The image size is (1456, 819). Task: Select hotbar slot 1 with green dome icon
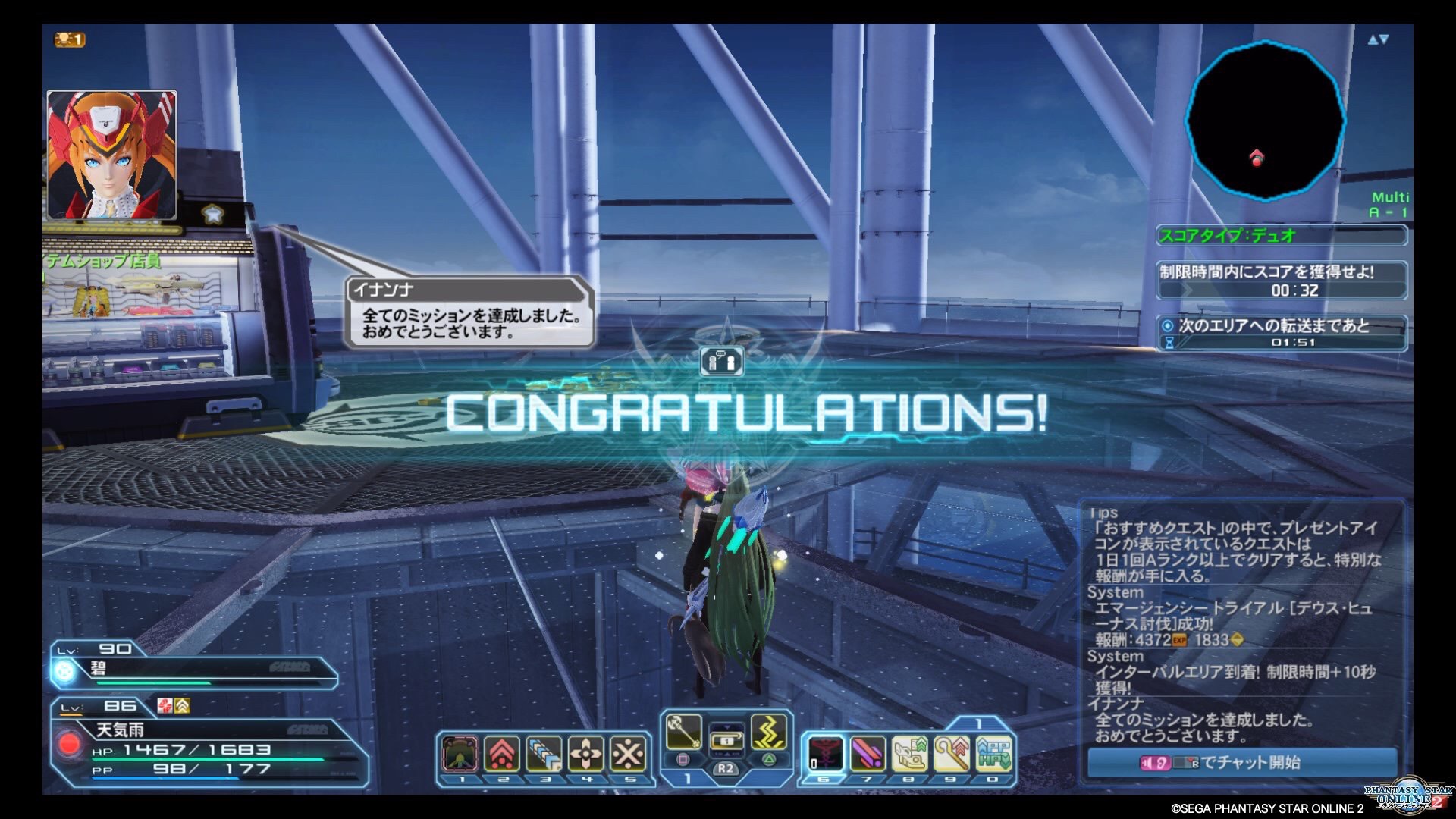[x=460, y=755]
